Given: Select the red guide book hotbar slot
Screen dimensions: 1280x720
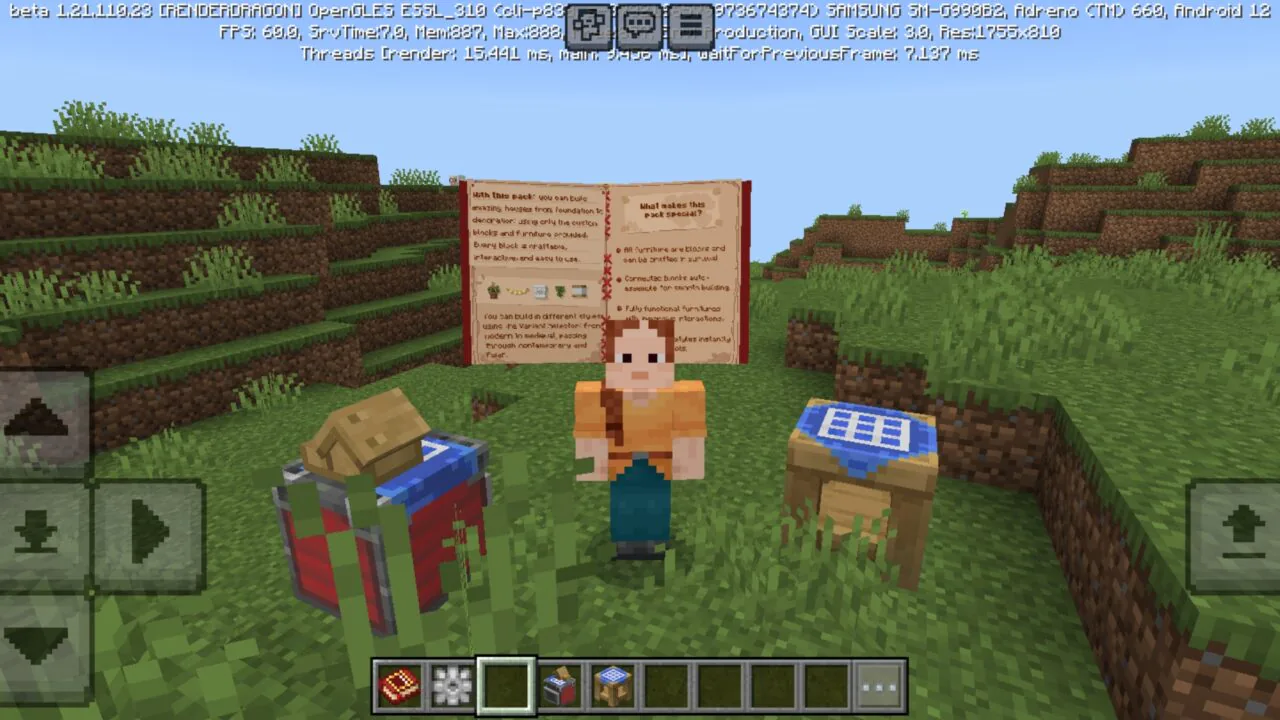Looking at the screenshot, I should point(398,686).
